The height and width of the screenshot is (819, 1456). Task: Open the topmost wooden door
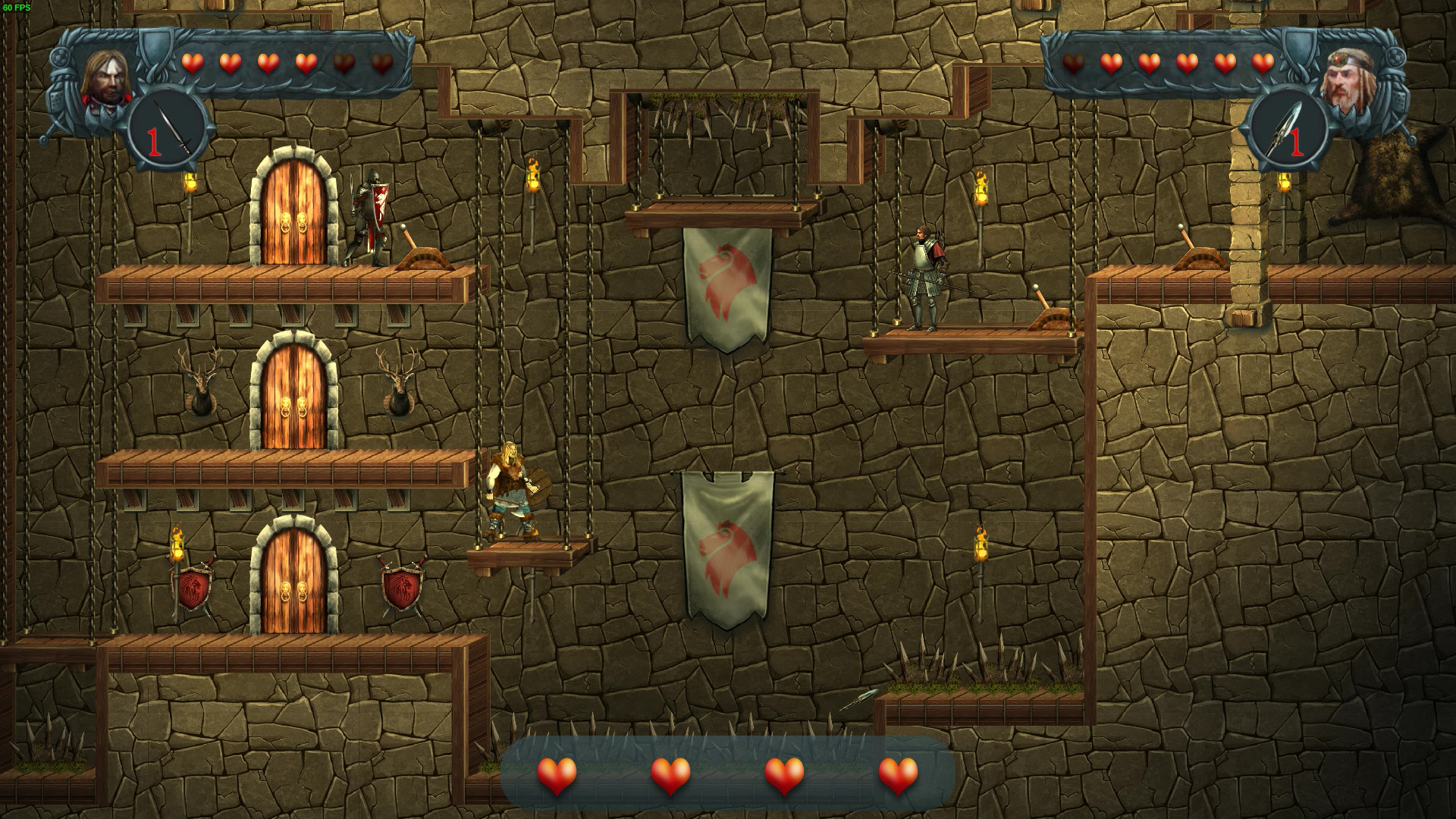(x=294, y=212)
